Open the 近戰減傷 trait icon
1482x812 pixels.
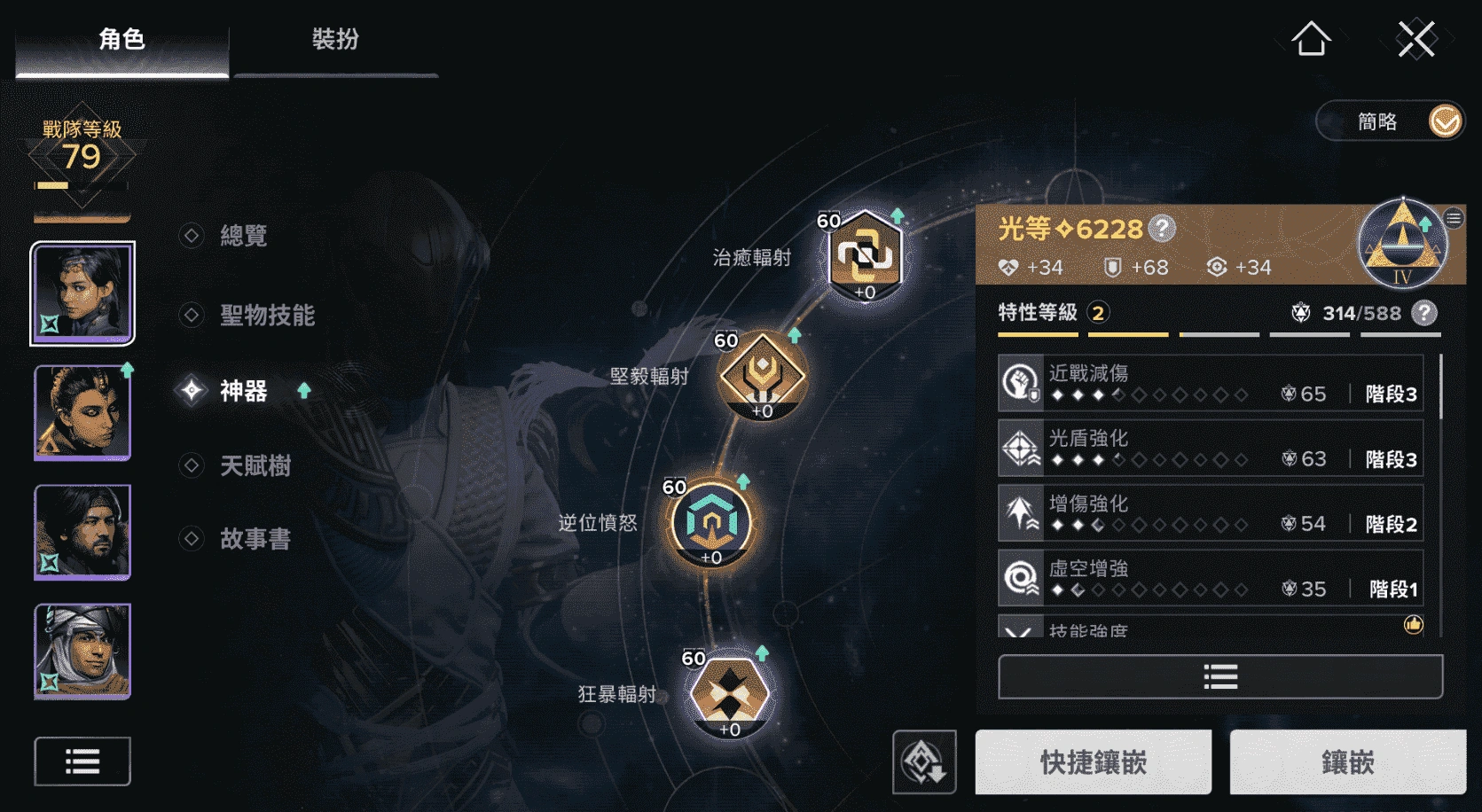(x=1021, y=383)
